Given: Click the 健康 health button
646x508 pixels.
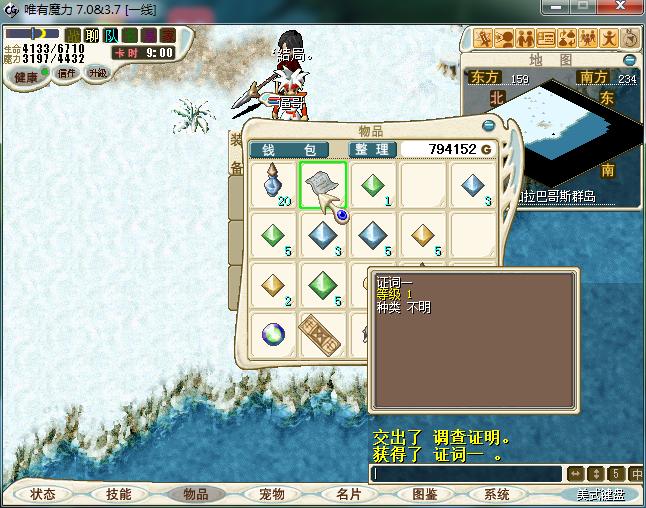Looking at the screenshot, I should coord(25,77).
